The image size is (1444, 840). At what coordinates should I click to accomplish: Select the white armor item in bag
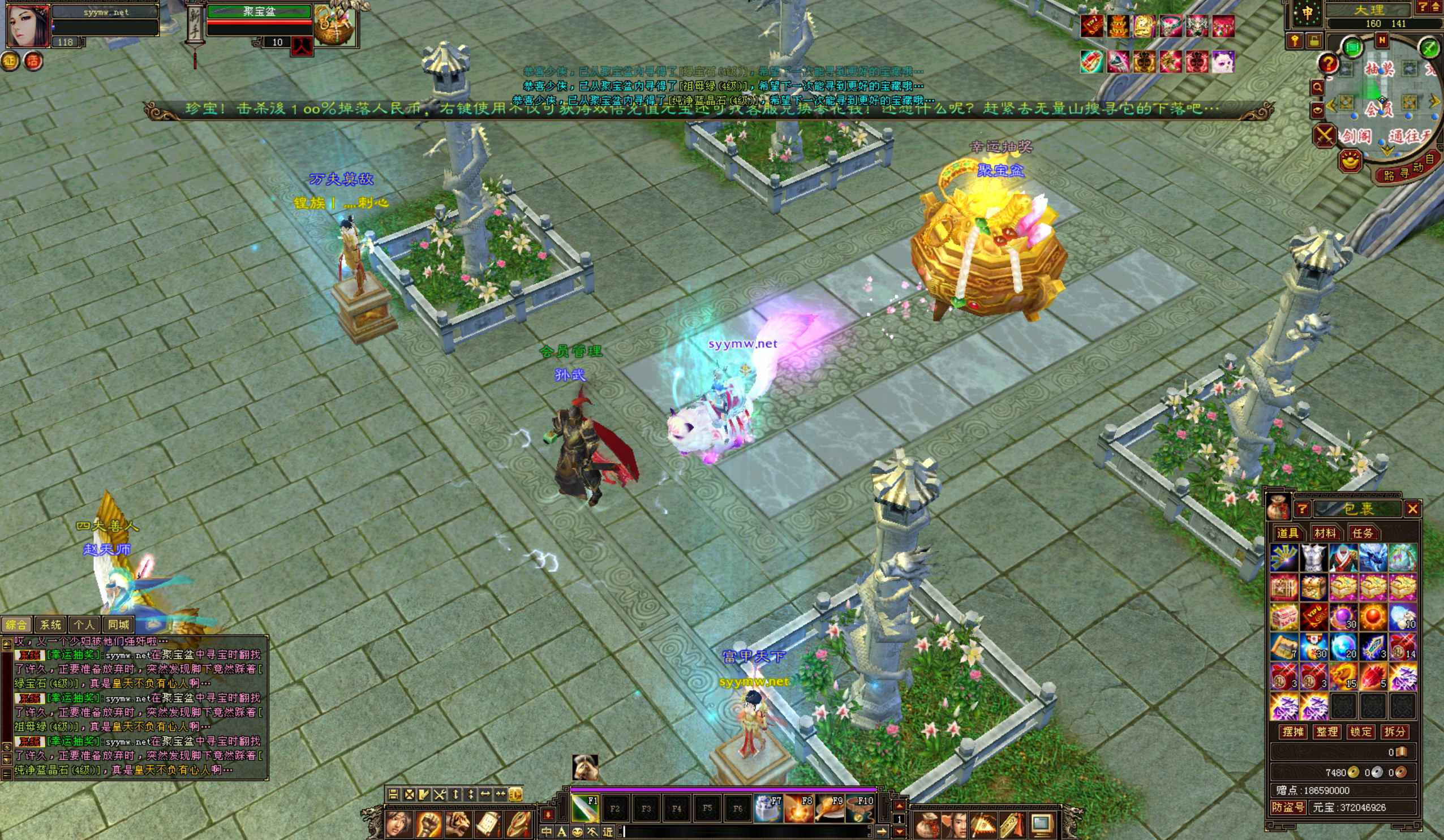(x=1313, y=558)
